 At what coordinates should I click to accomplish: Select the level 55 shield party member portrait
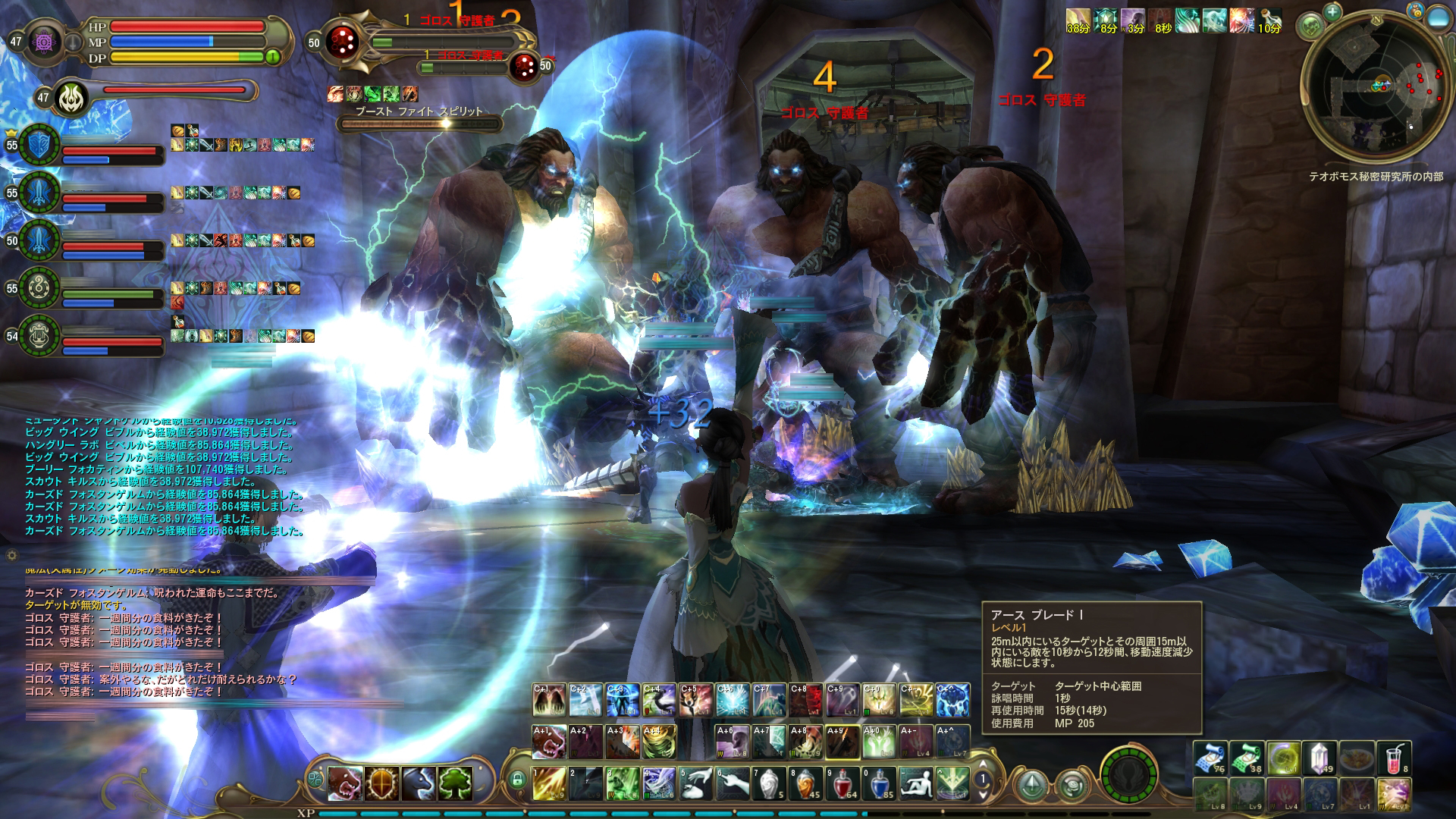point(39,144)
